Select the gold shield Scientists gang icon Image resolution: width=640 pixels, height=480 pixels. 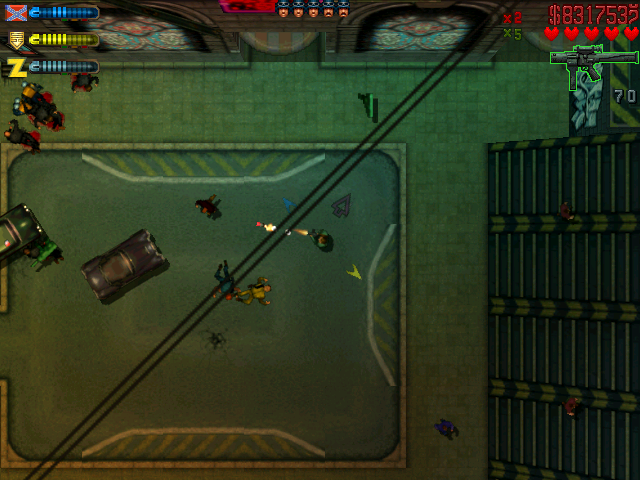(16, 40)
